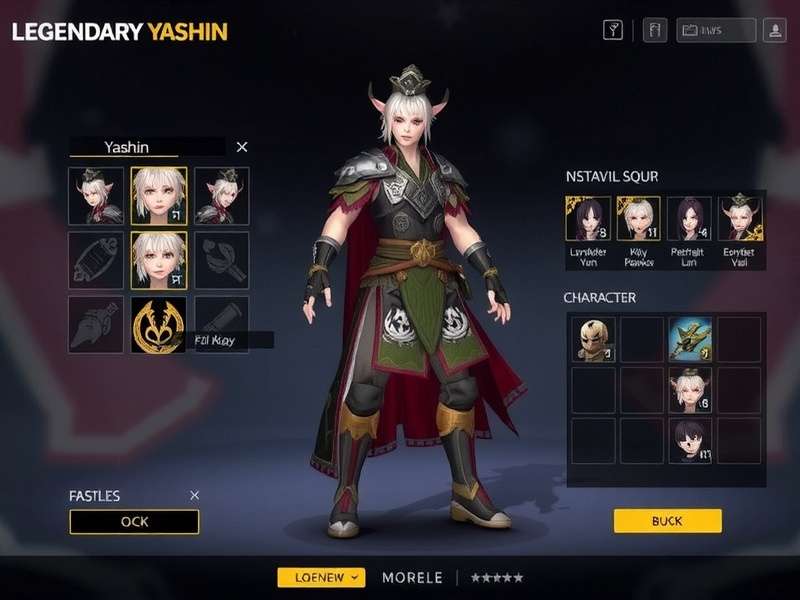The height and width of the screenshot is (600, 800).
Task: Close the Yashin selection panel
Action: click(x=241, y=147)
